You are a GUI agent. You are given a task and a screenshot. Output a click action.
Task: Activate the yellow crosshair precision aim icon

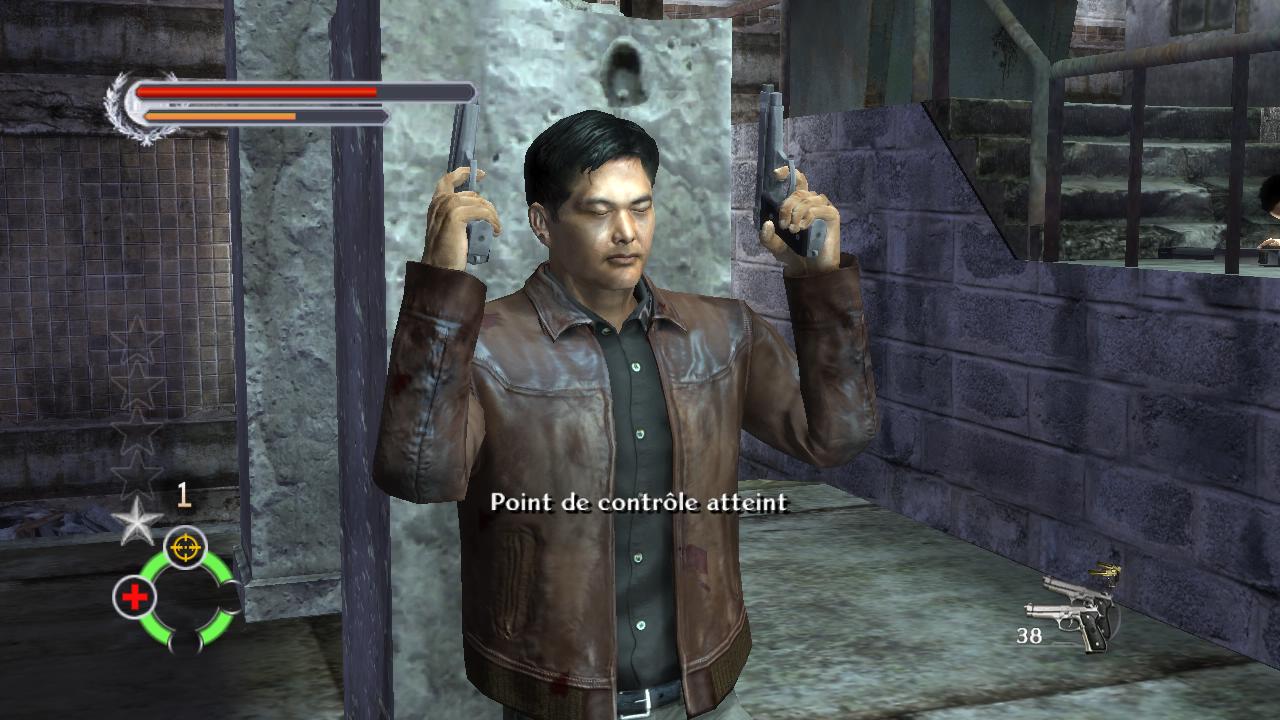(x=185, y=547)
